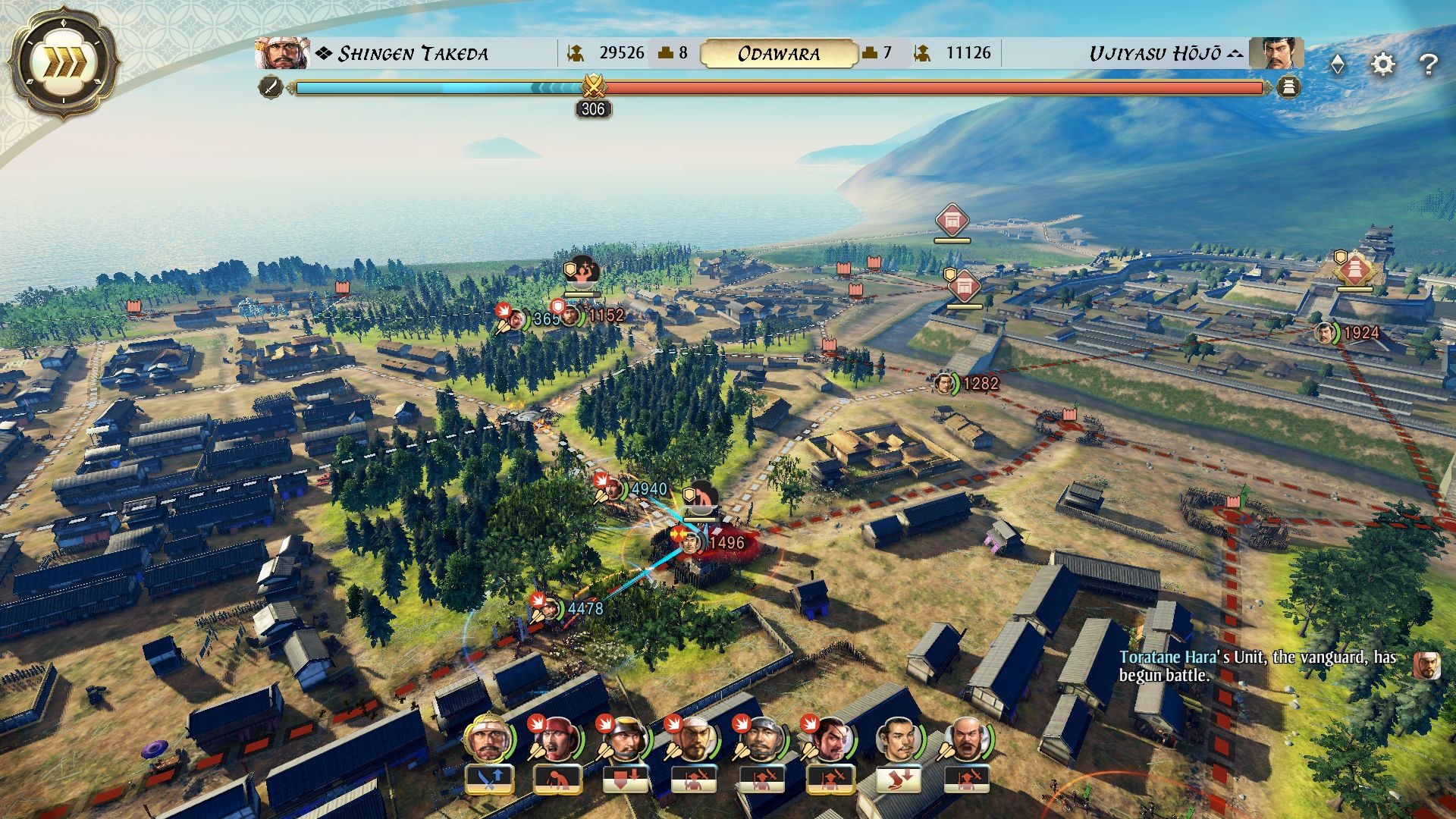This screenshot has height=819, width=1456.
Task: Select the red-bandana officer portrait
Action: 557,738
